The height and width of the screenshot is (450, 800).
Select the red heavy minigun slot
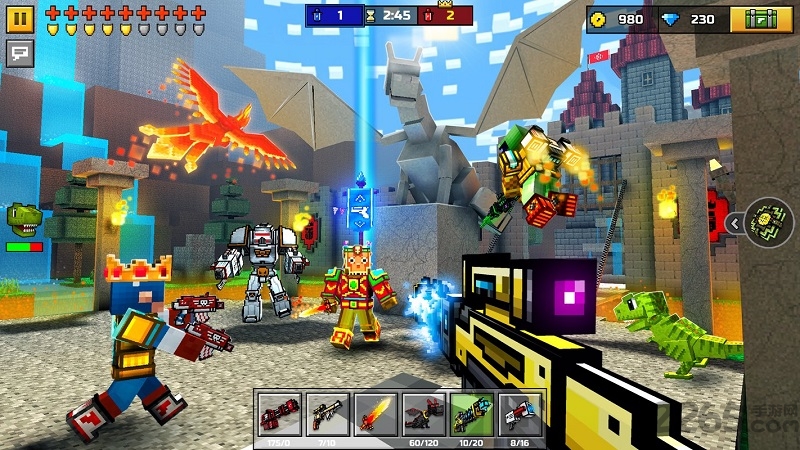277,410
